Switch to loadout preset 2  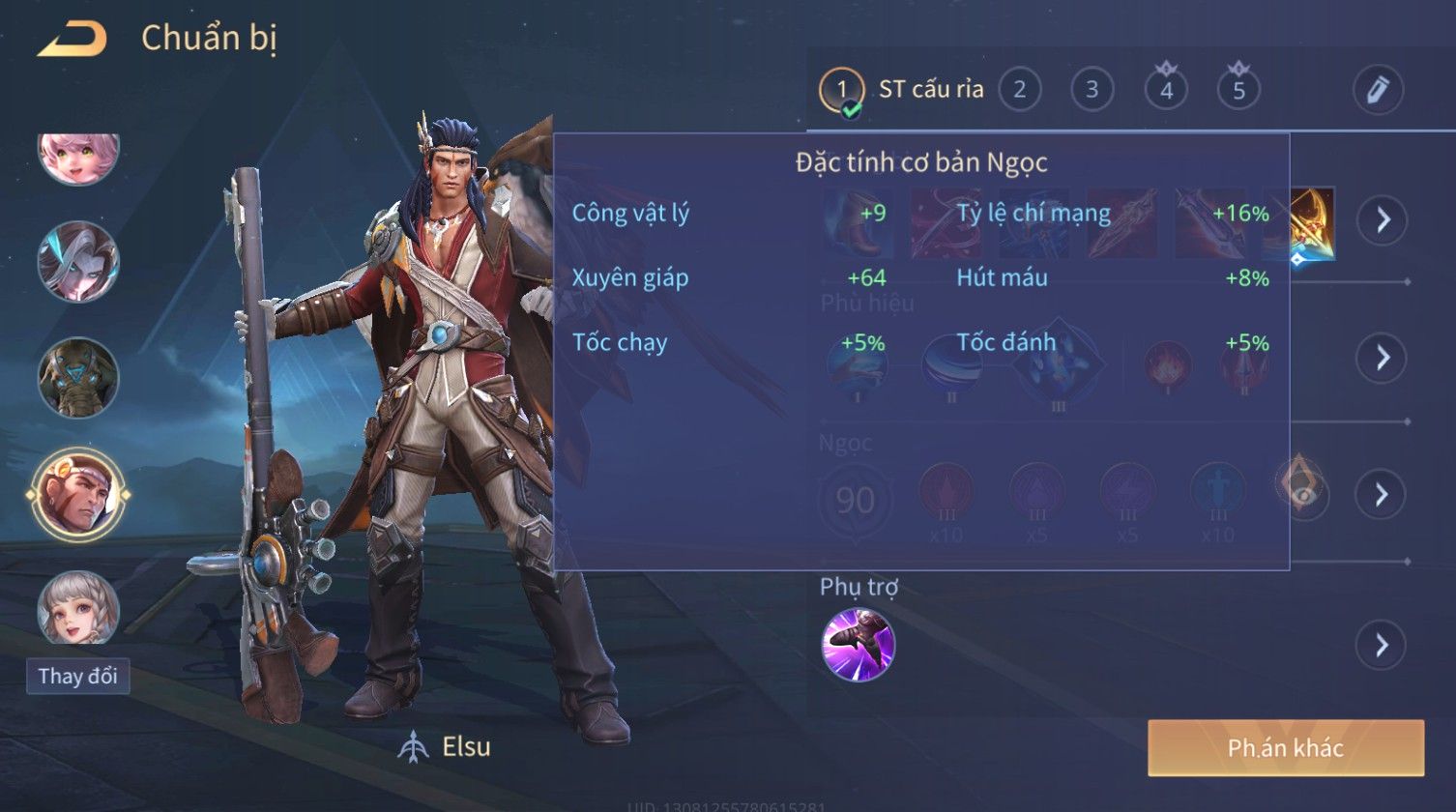coord(1019,90)
